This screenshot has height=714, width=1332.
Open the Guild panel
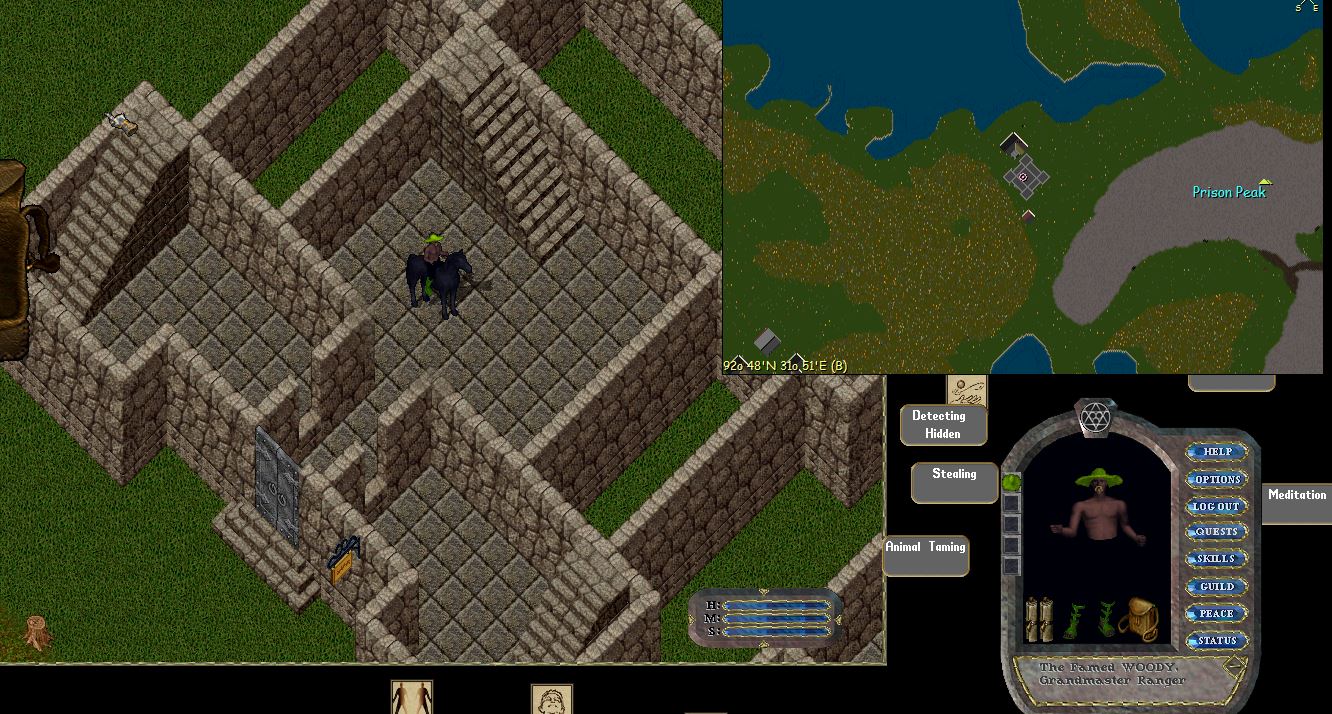click(x=1216, y=586)
